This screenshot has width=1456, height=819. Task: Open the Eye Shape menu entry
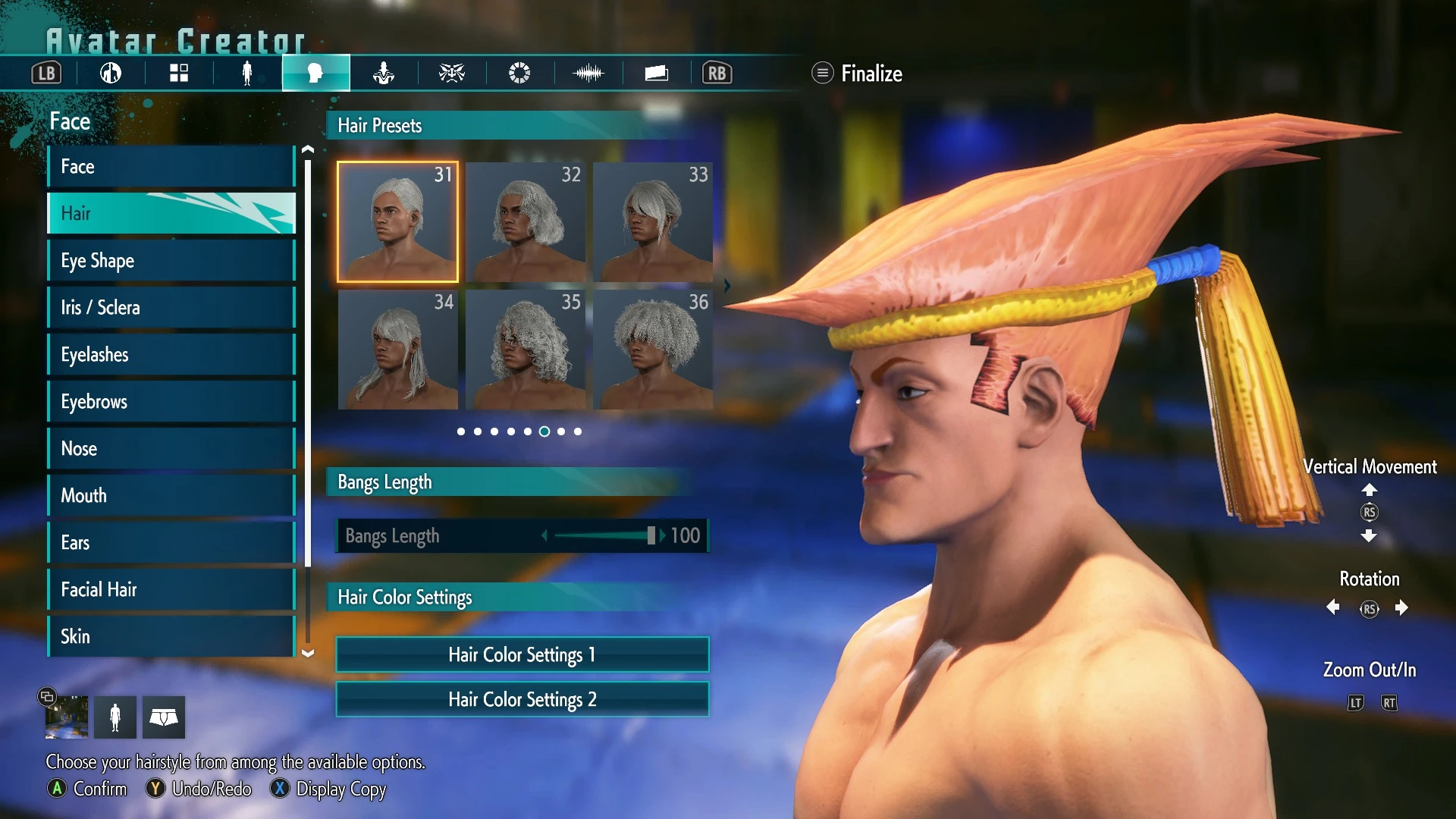click(x=171, y=261)
